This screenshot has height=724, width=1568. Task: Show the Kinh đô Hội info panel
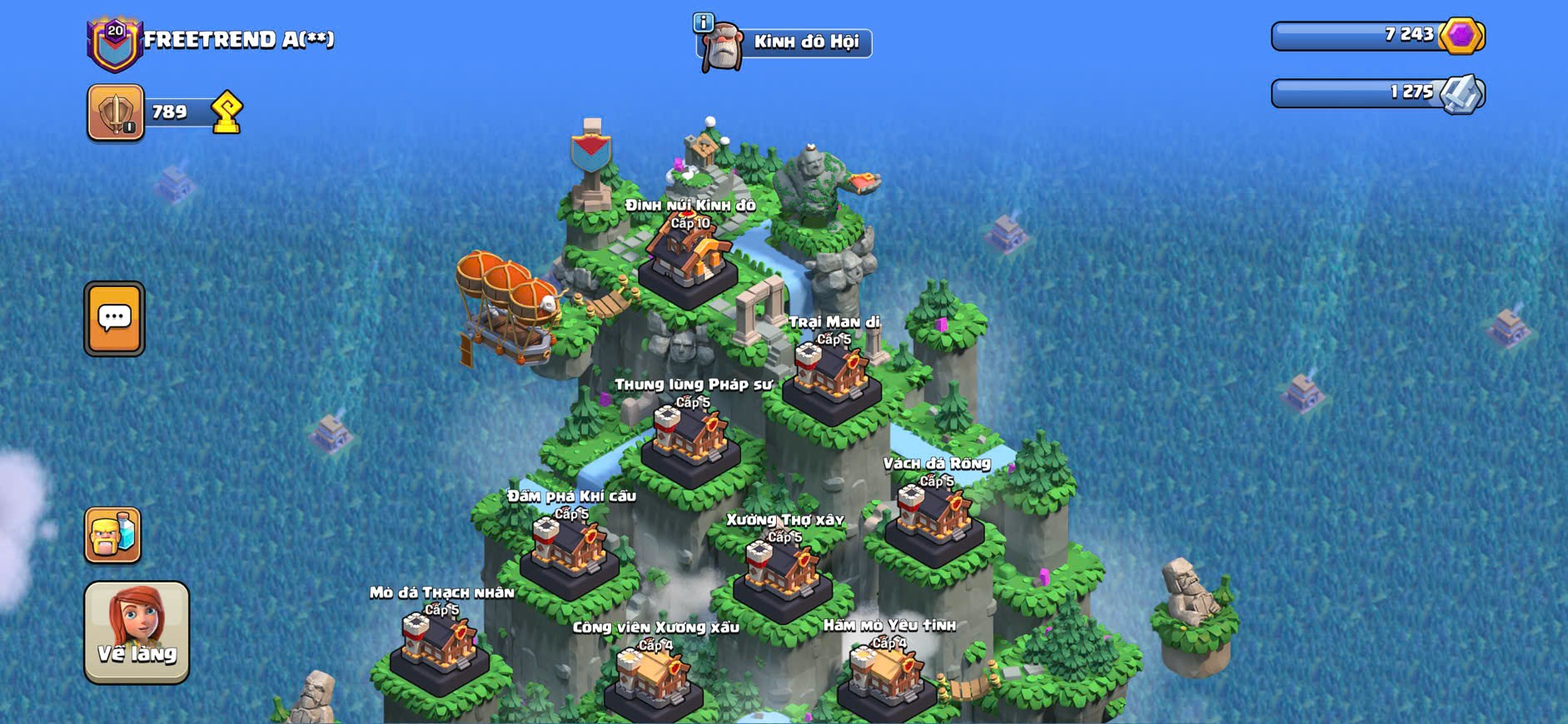[x=704, y=22]
